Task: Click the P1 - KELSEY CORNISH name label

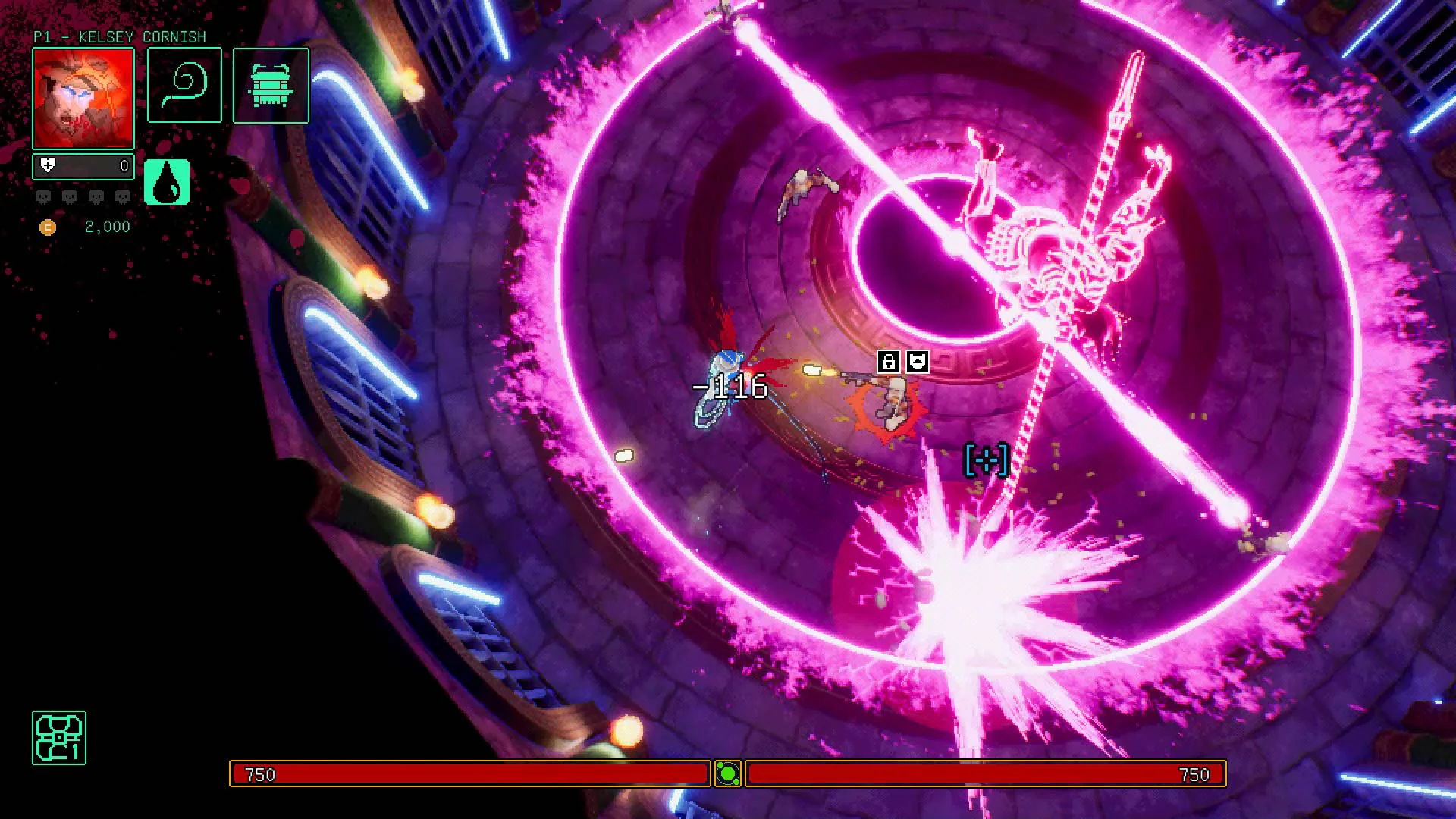Action: point(119,36)
